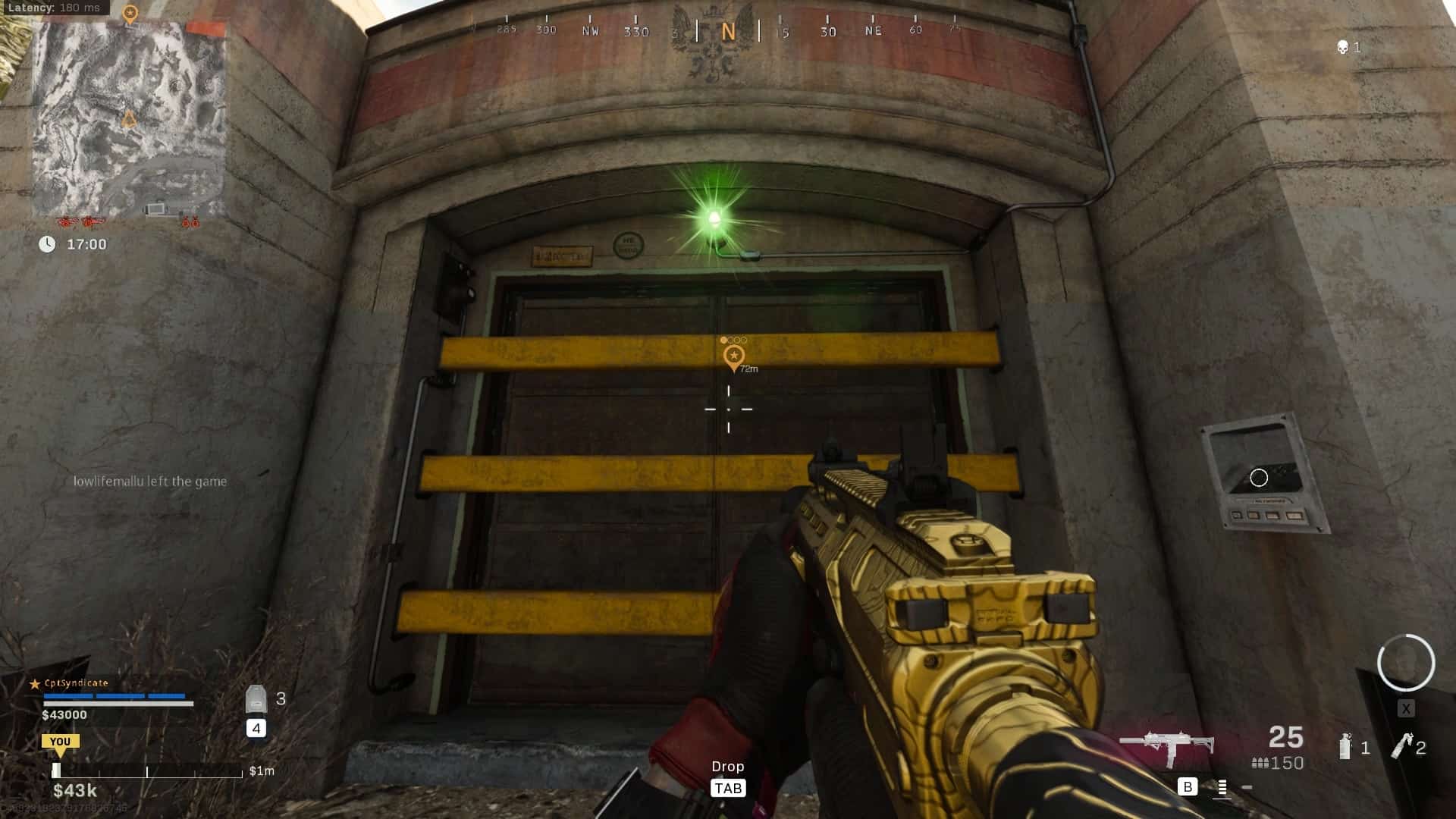1456x819 pixels.
Task: Open the minimap in the corner
Action: [x=129, y=120]
